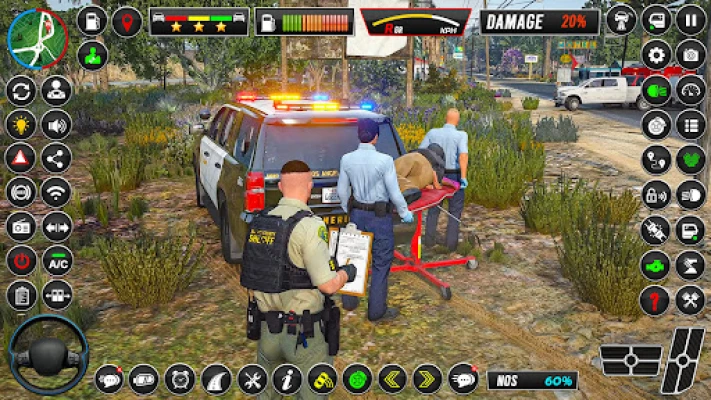The width and height of the screenshot is (711, 400).
Task: Toggle the A/C button
Action: click(57, 261)
